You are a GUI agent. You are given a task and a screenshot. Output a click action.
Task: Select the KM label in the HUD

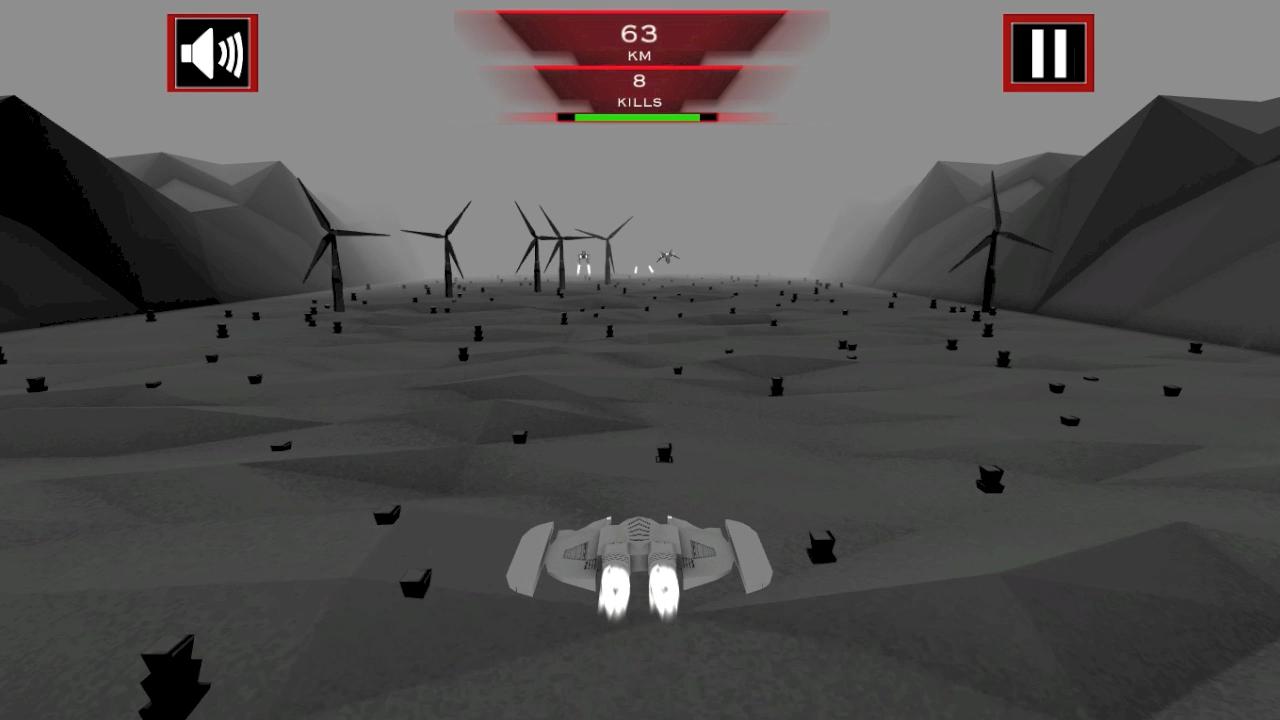640,54
